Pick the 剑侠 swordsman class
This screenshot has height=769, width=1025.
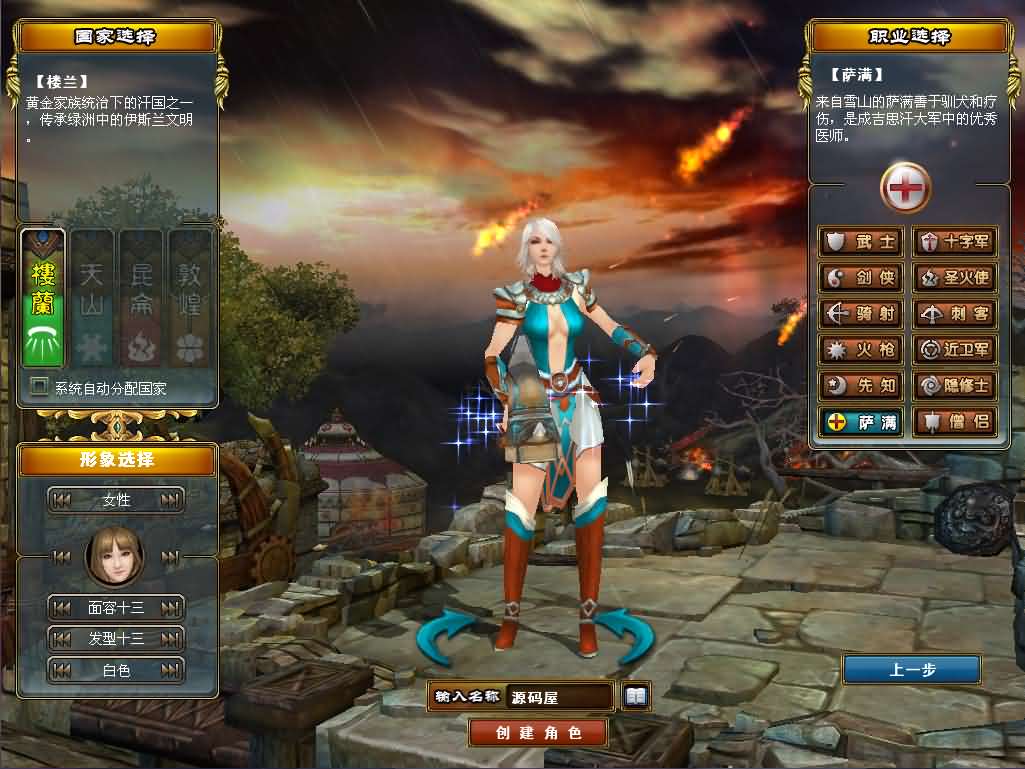pos(862,278)
